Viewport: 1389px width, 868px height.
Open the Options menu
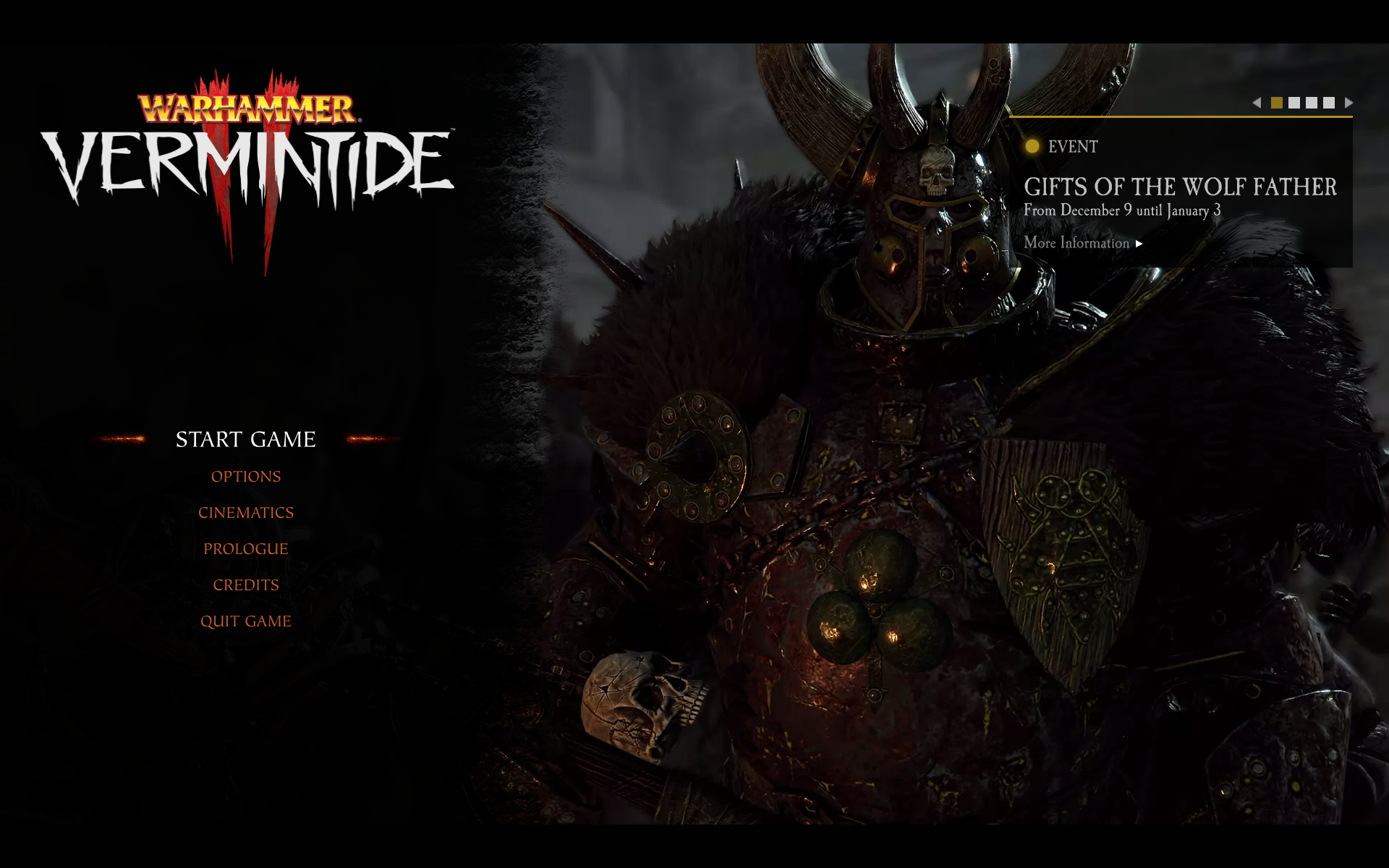click(246, 477)
